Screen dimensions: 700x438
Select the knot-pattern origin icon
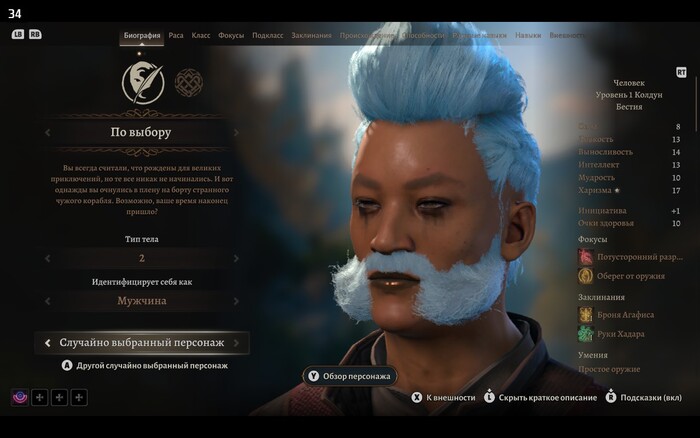(188, 83)
